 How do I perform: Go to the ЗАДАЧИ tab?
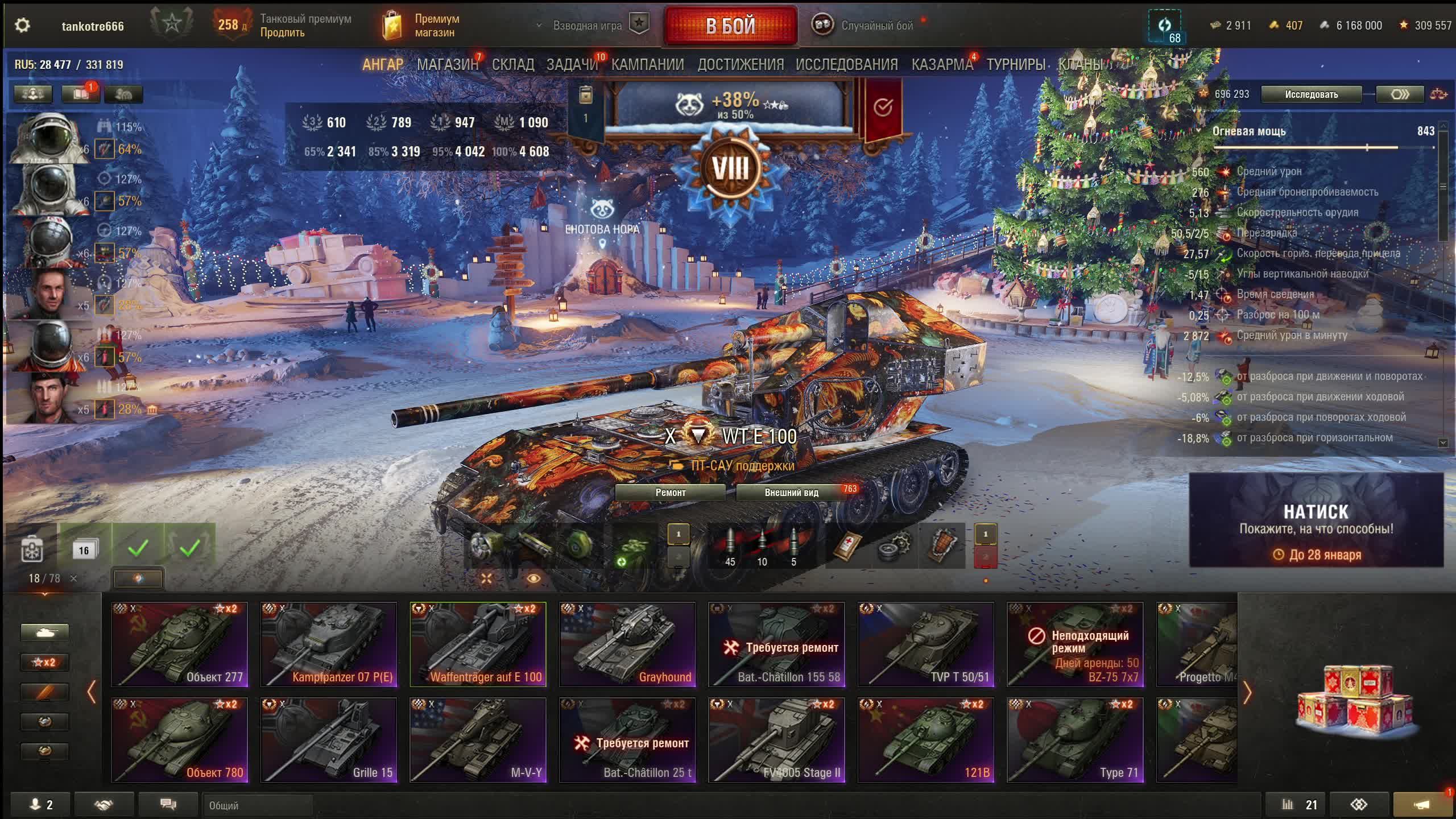(572, 65)
